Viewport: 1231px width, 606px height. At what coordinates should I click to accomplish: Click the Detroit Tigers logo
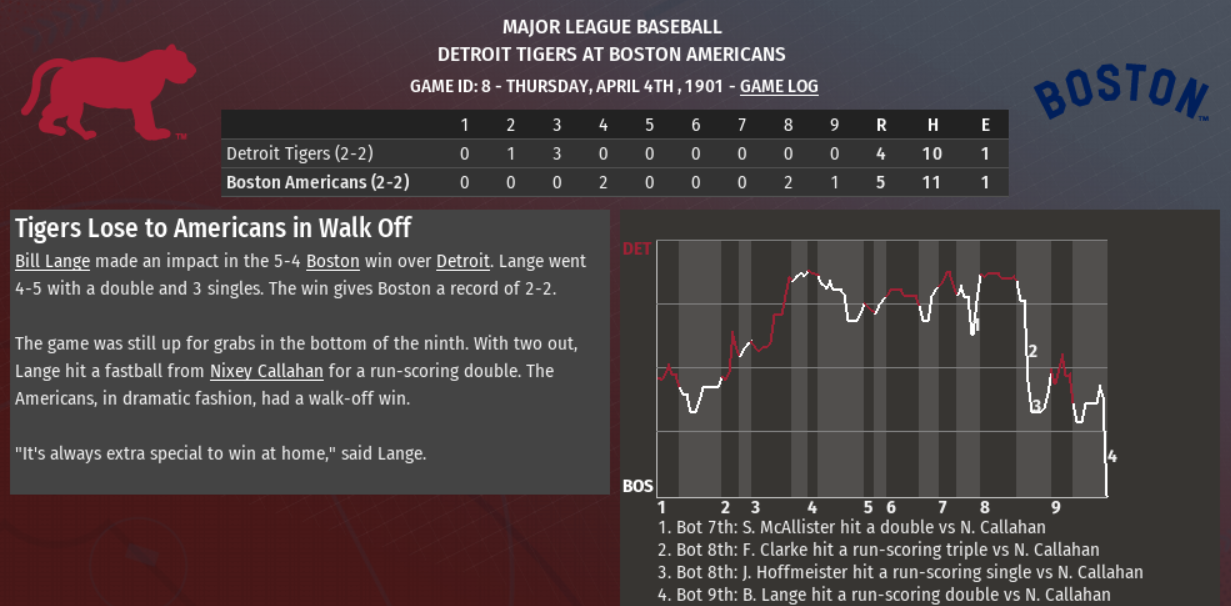click(x=108, y=93)
